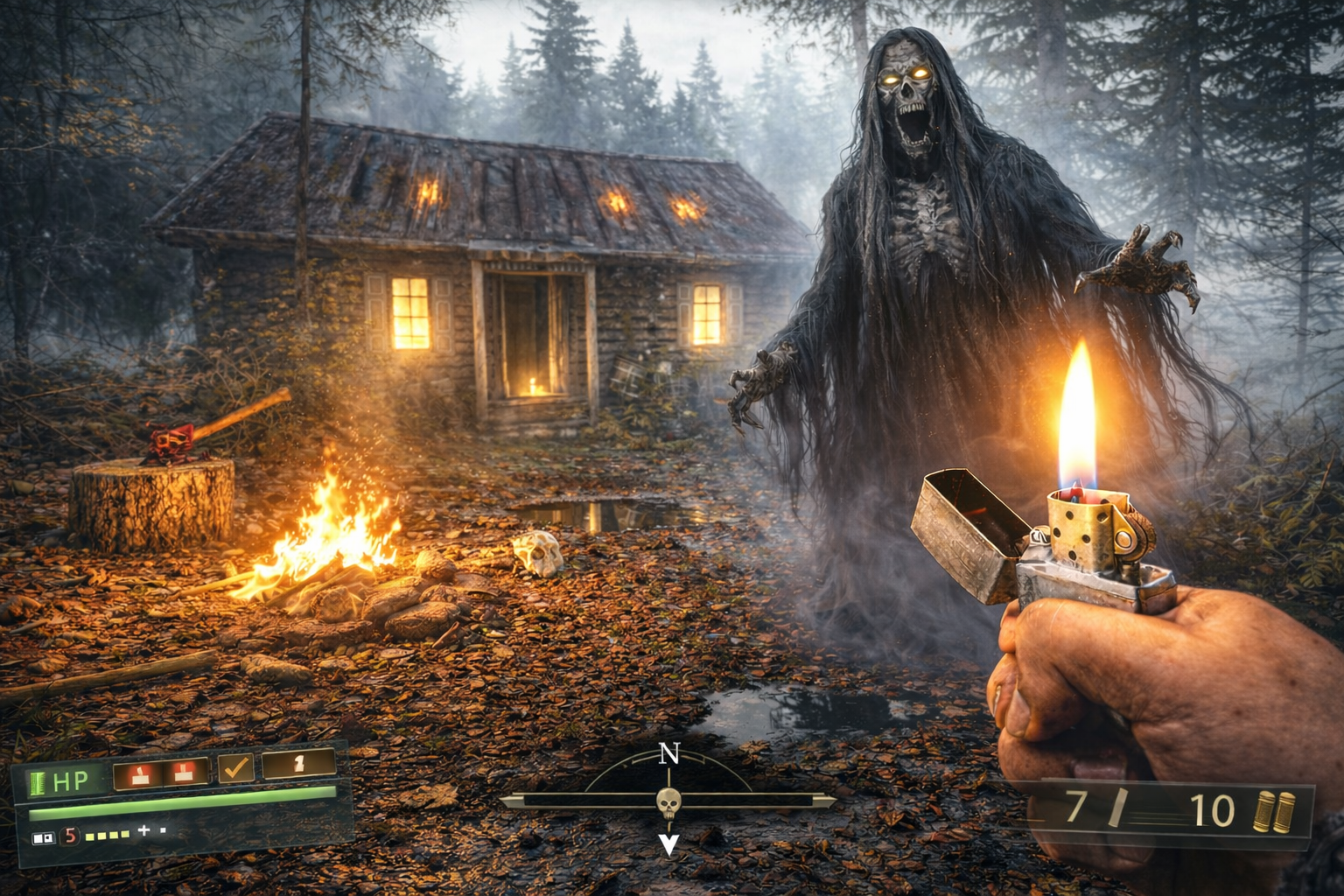
Task: Click the orange checkmark box
Action: tap(235, 768)
